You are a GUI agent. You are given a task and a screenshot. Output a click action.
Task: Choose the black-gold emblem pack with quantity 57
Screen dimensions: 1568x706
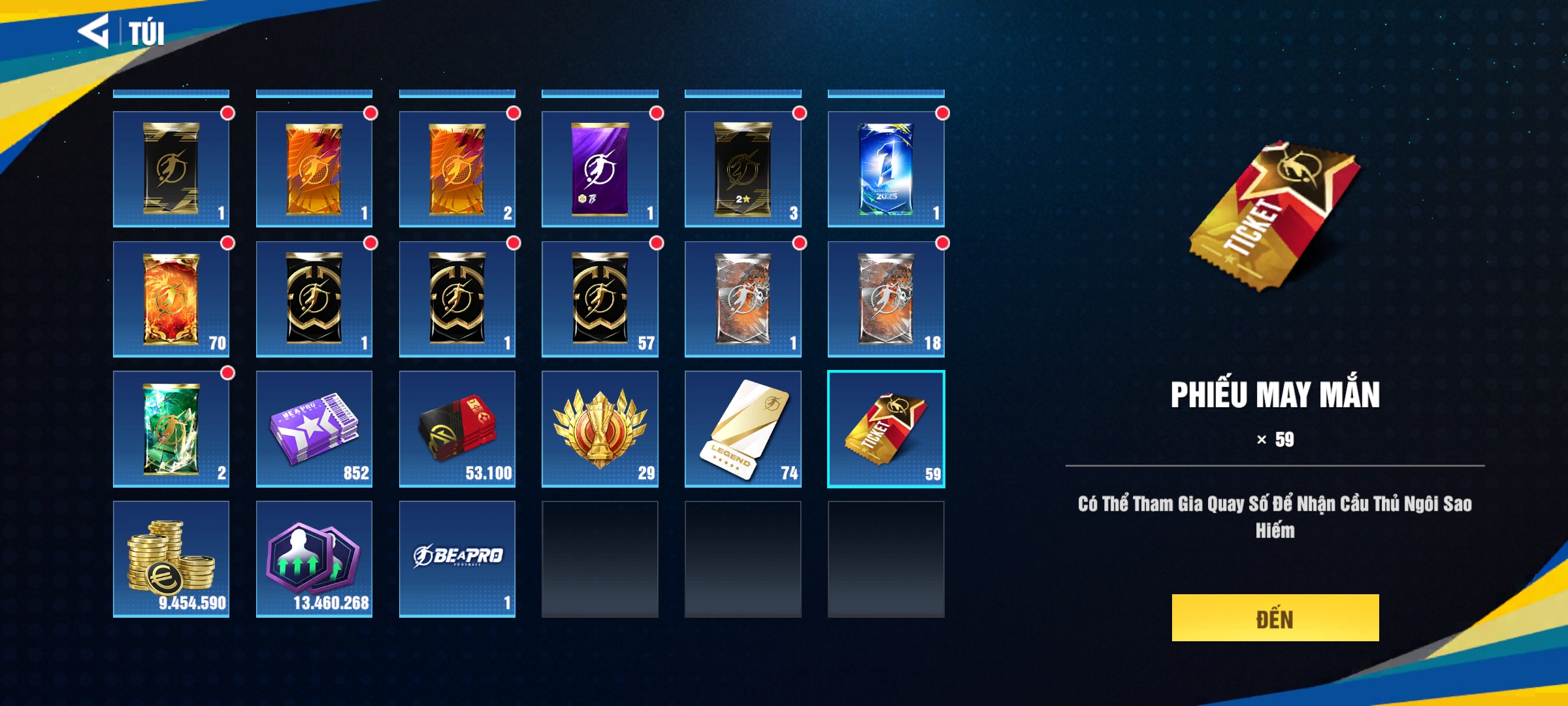pyautogui.click(x=600, y=299)
